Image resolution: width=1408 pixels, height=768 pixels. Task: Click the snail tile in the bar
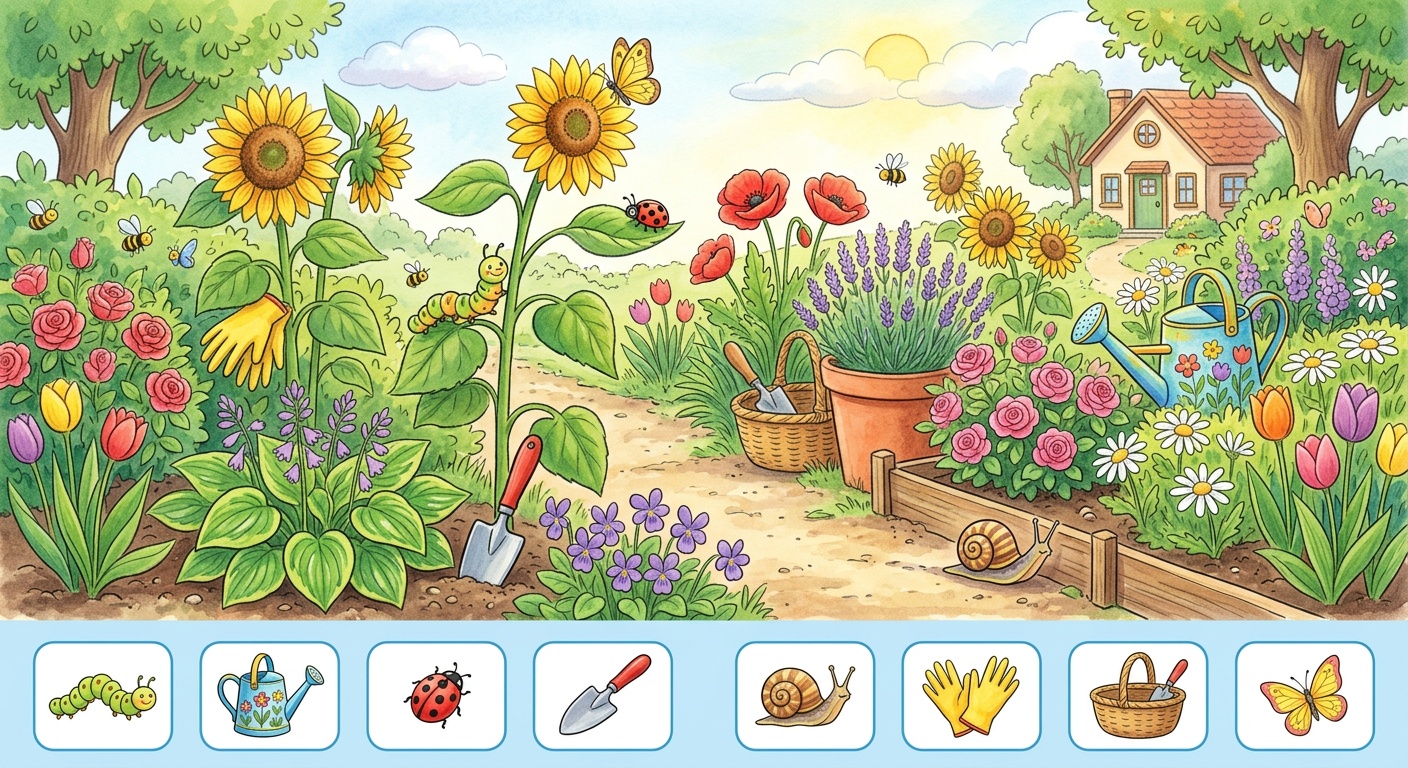(805, 695)
